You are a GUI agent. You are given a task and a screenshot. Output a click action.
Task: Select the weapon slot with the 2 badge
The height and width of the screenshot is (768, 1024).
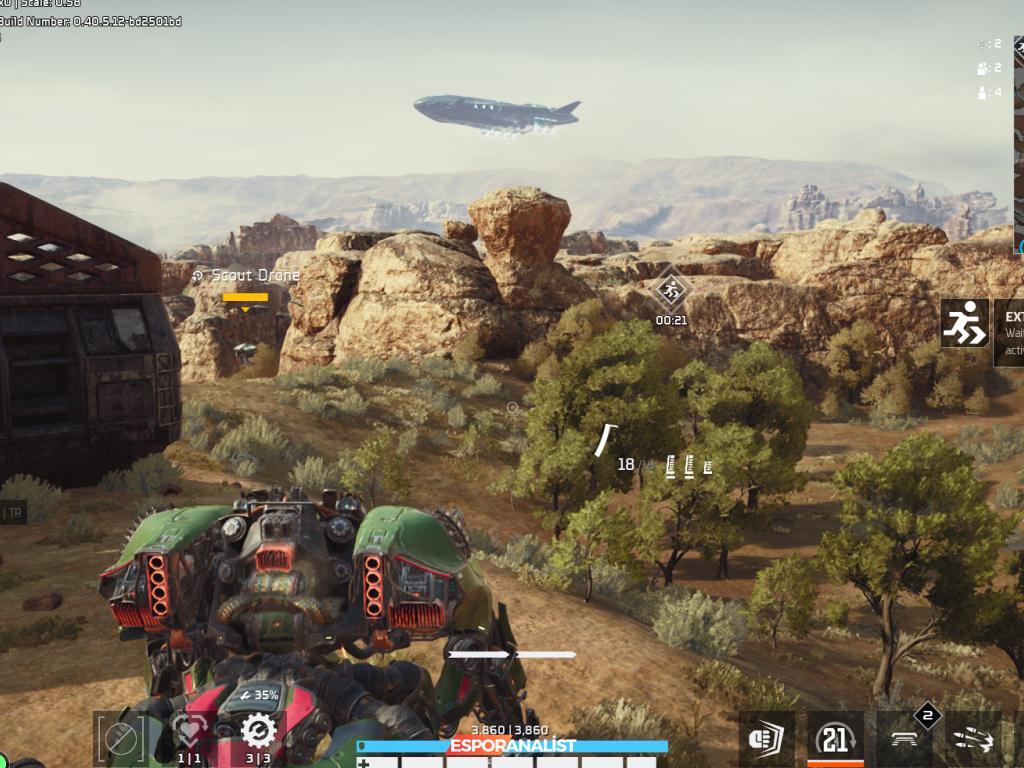pyautogui.click(x=906, y=739)
